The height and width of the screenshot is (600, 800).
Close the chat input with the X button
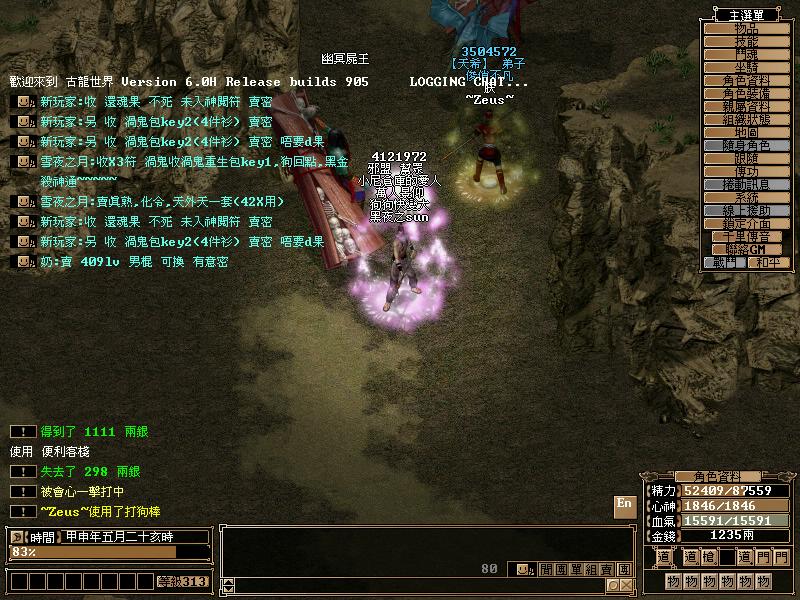click(626, 587)
